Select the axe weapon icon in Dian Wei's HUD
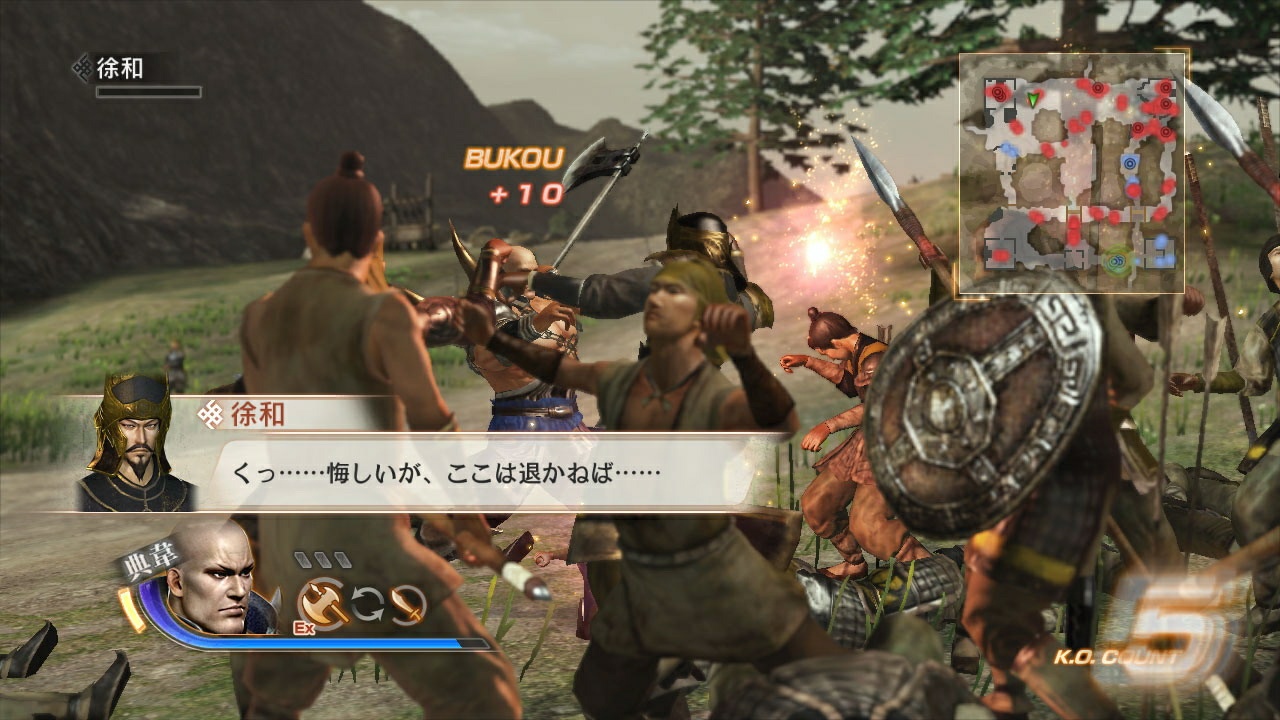The image size is (1280, 720). click(x=322, y=603)
